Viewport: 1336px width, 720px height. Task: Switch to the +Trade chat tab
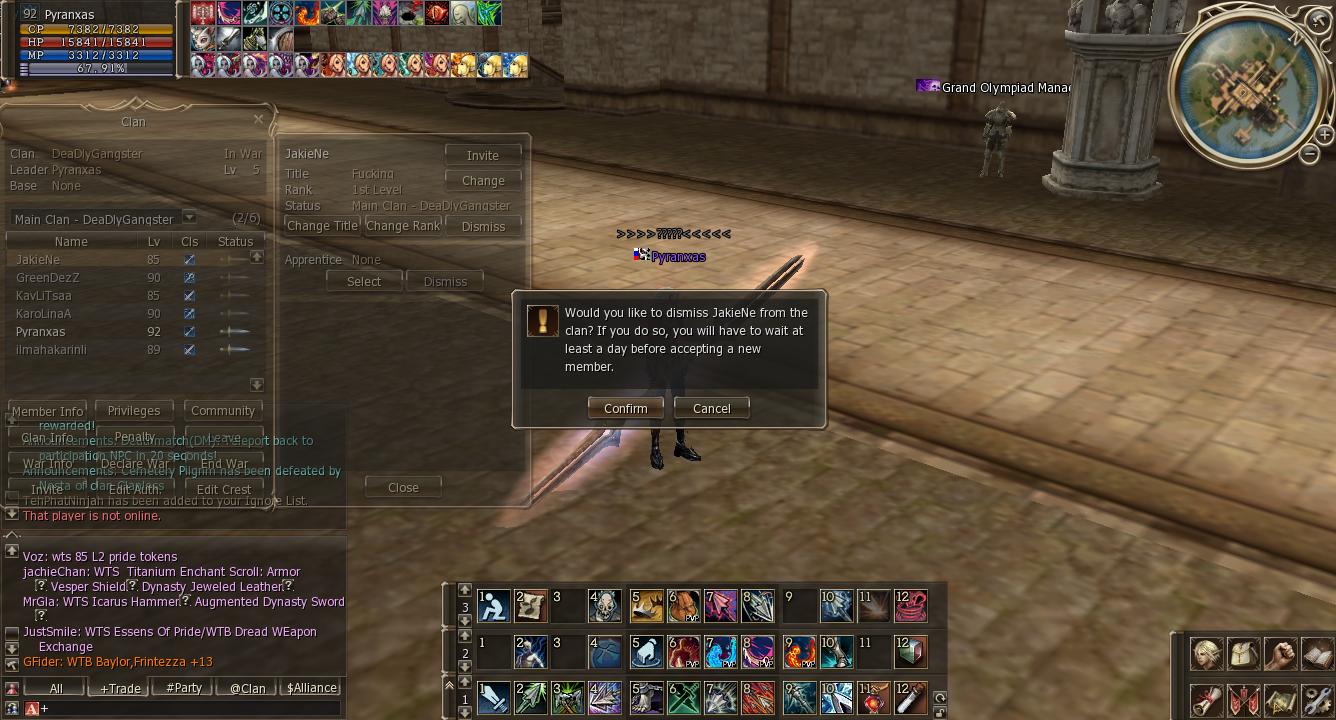[120, 688]
